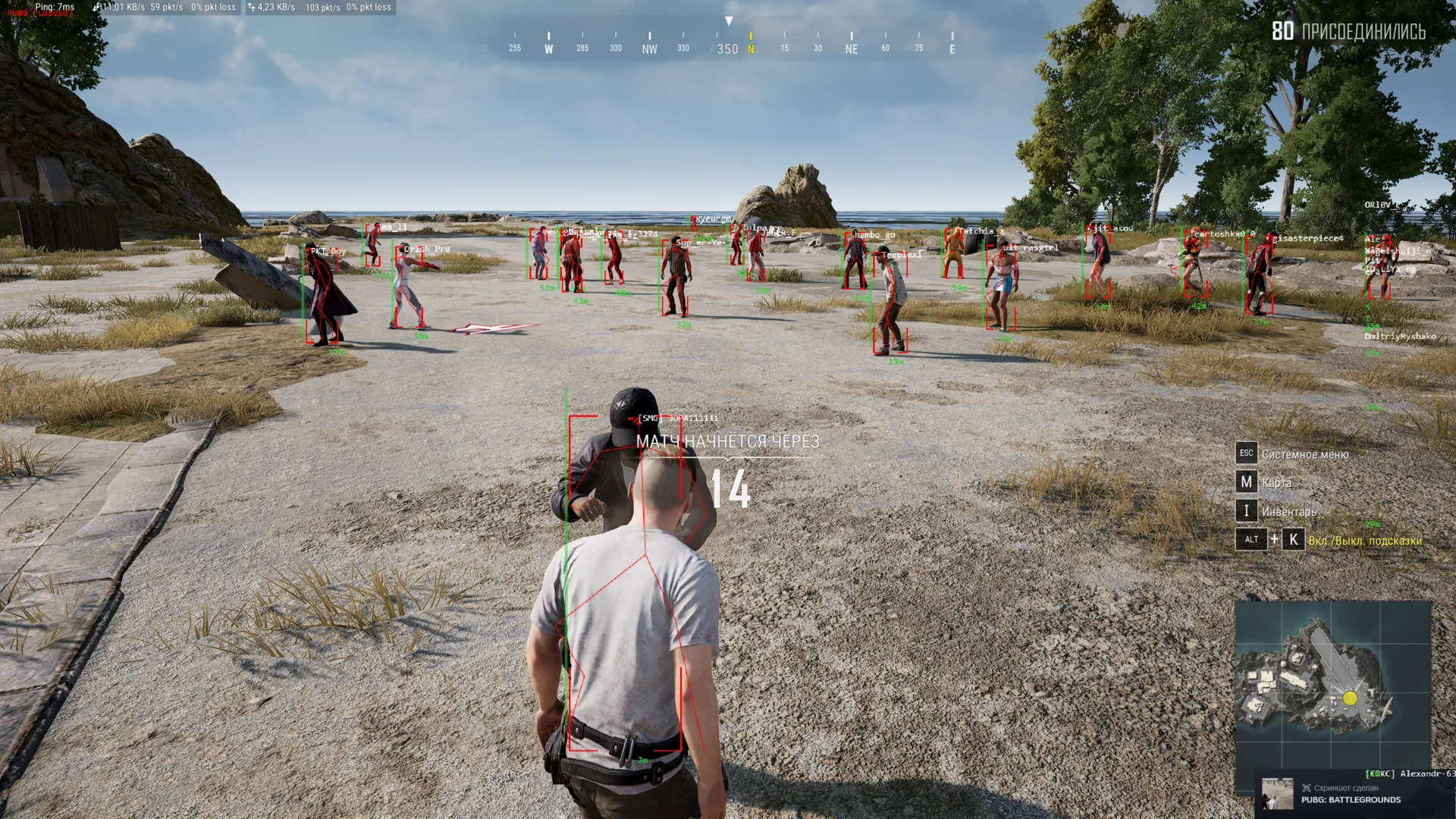Screen dimensions: 1456x819
Task: Click the PUBG: BATTLEGROUNDS notification text
Action: [x=1350, y=801]
